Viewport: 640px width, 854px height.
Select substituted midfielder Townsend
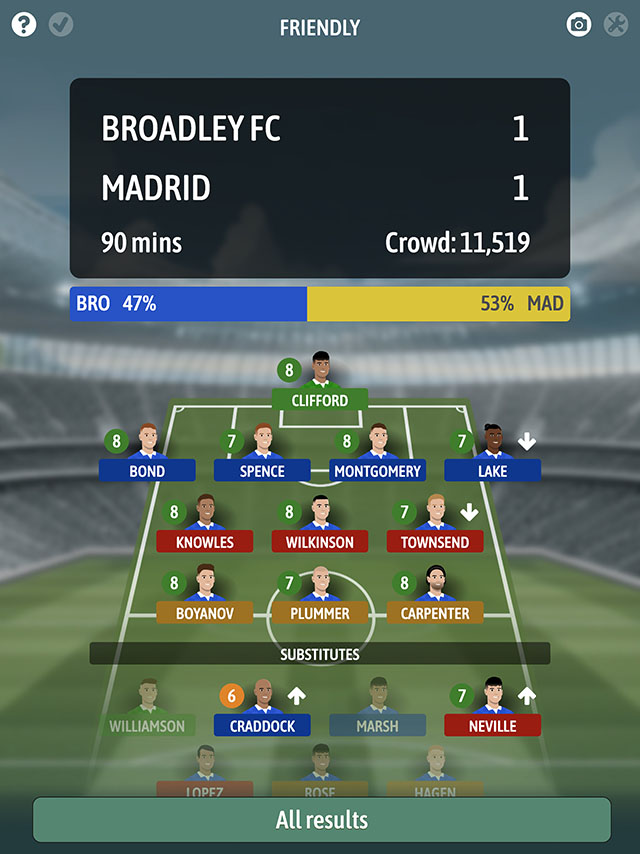tap(435, 541)
